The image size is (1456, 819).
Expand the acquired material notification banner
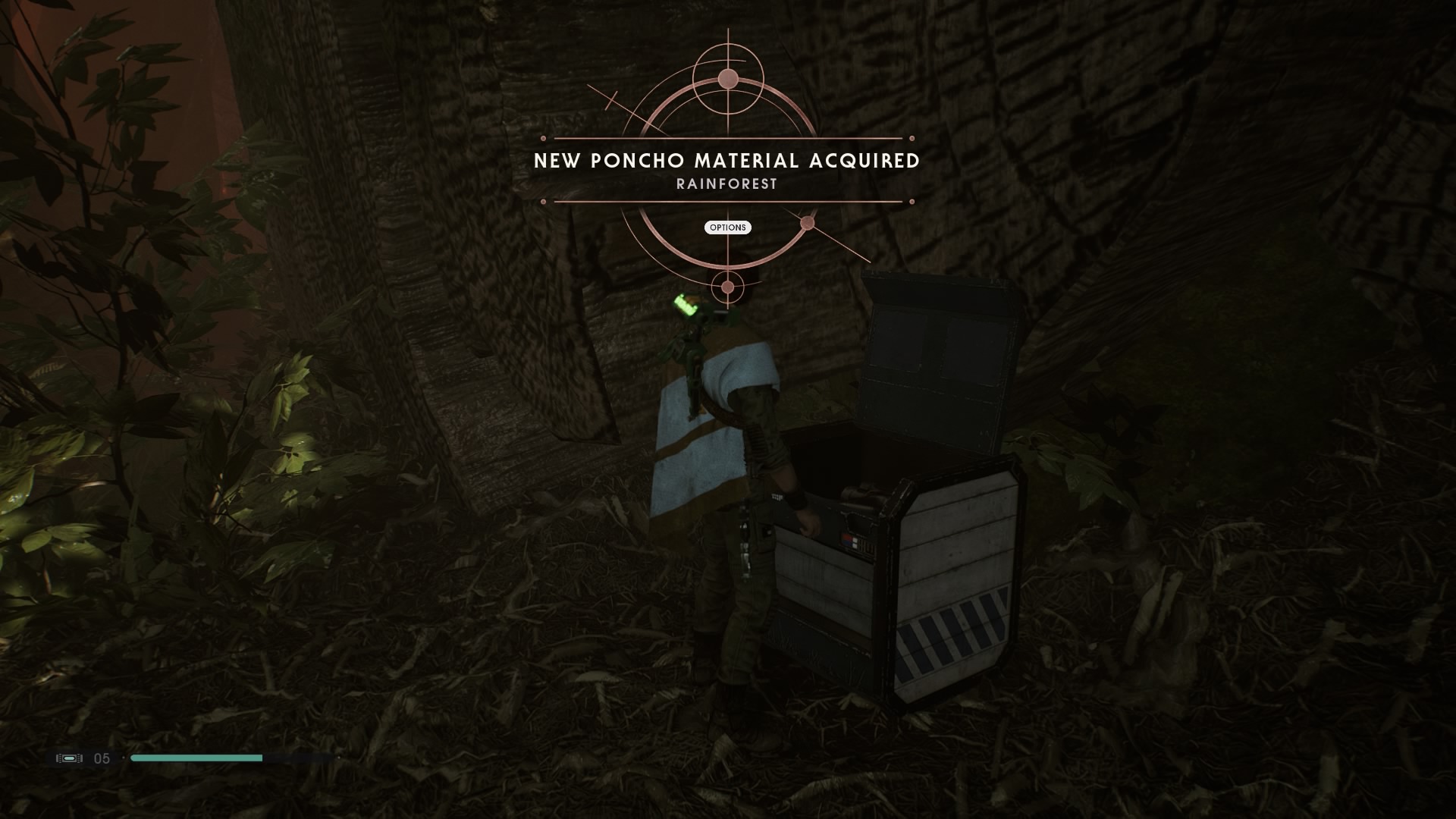coord(726,161)
